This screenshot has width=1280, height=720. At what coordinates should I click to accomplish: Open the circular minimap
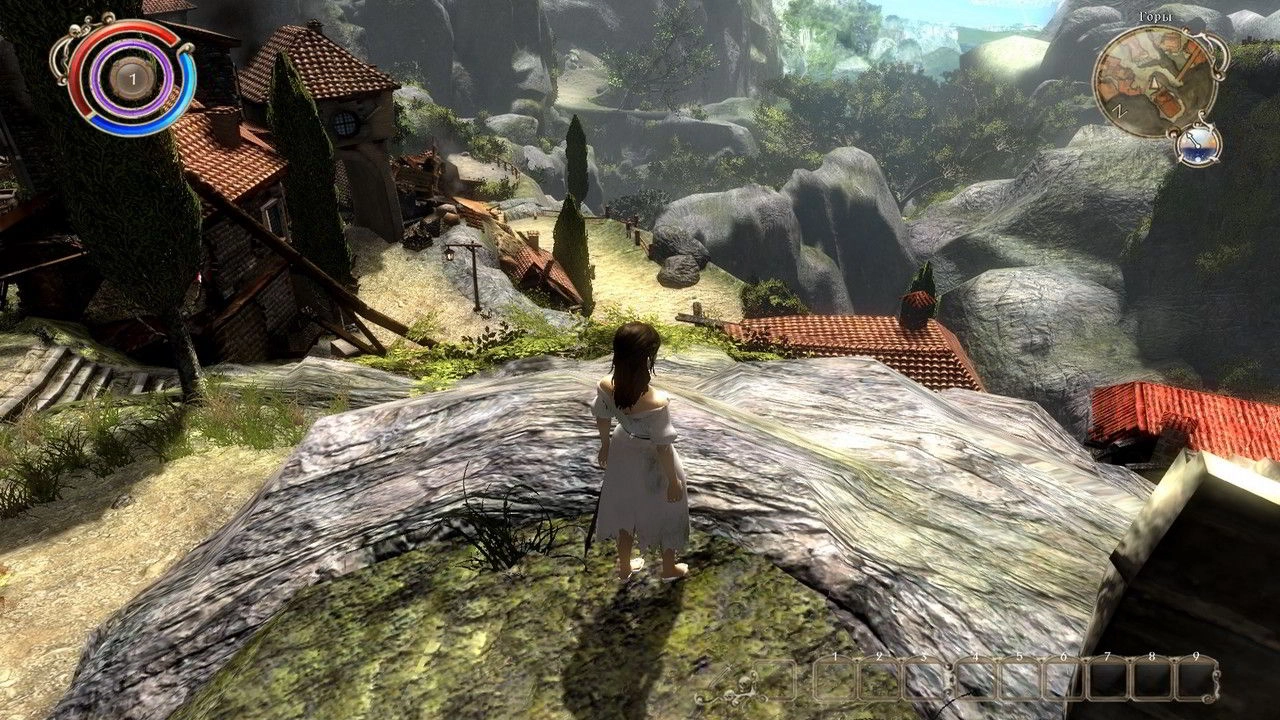pos(1150,82)
